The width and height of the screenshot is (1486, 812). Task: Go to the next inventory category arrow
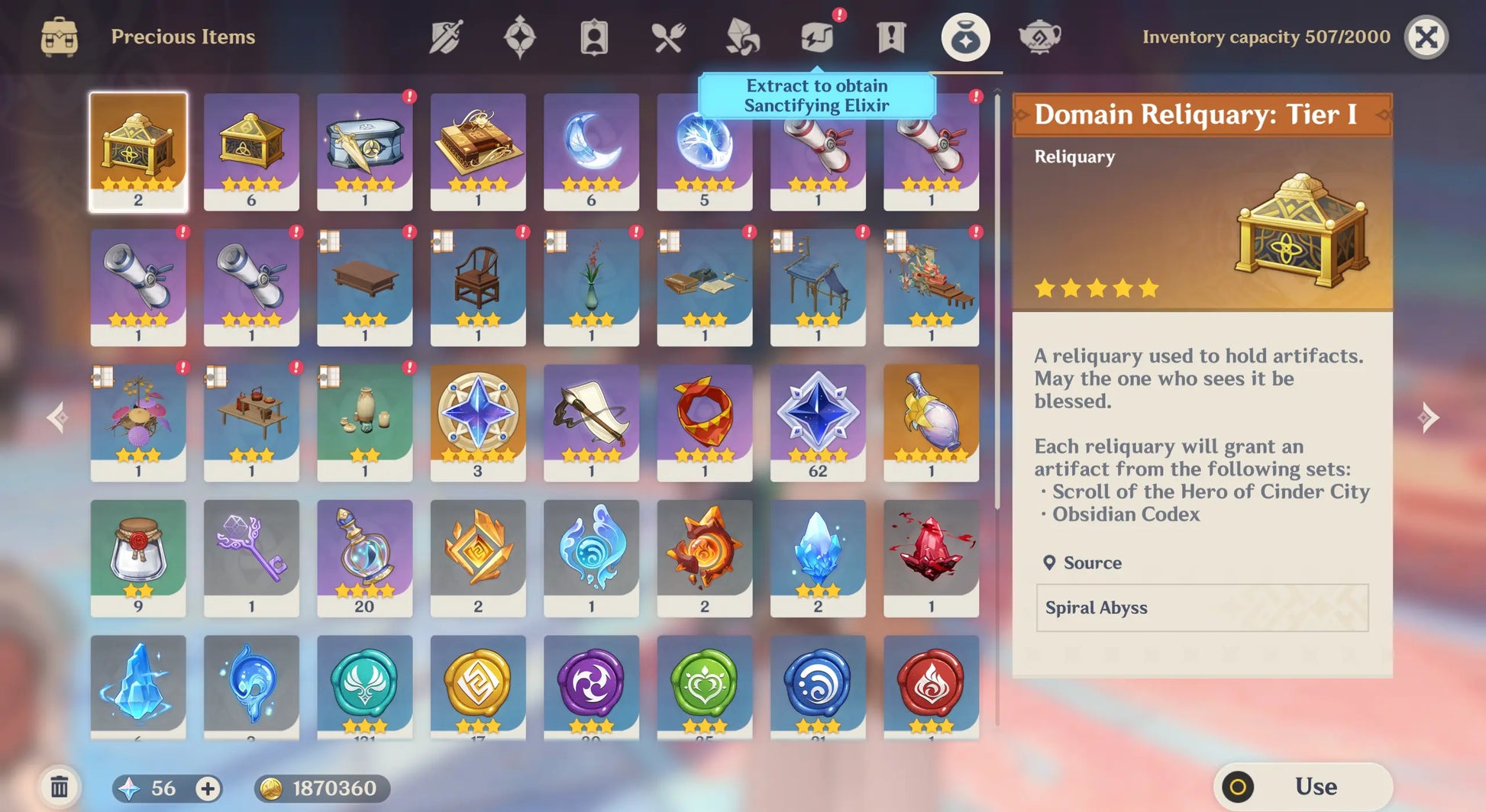tap(1428, 417)
